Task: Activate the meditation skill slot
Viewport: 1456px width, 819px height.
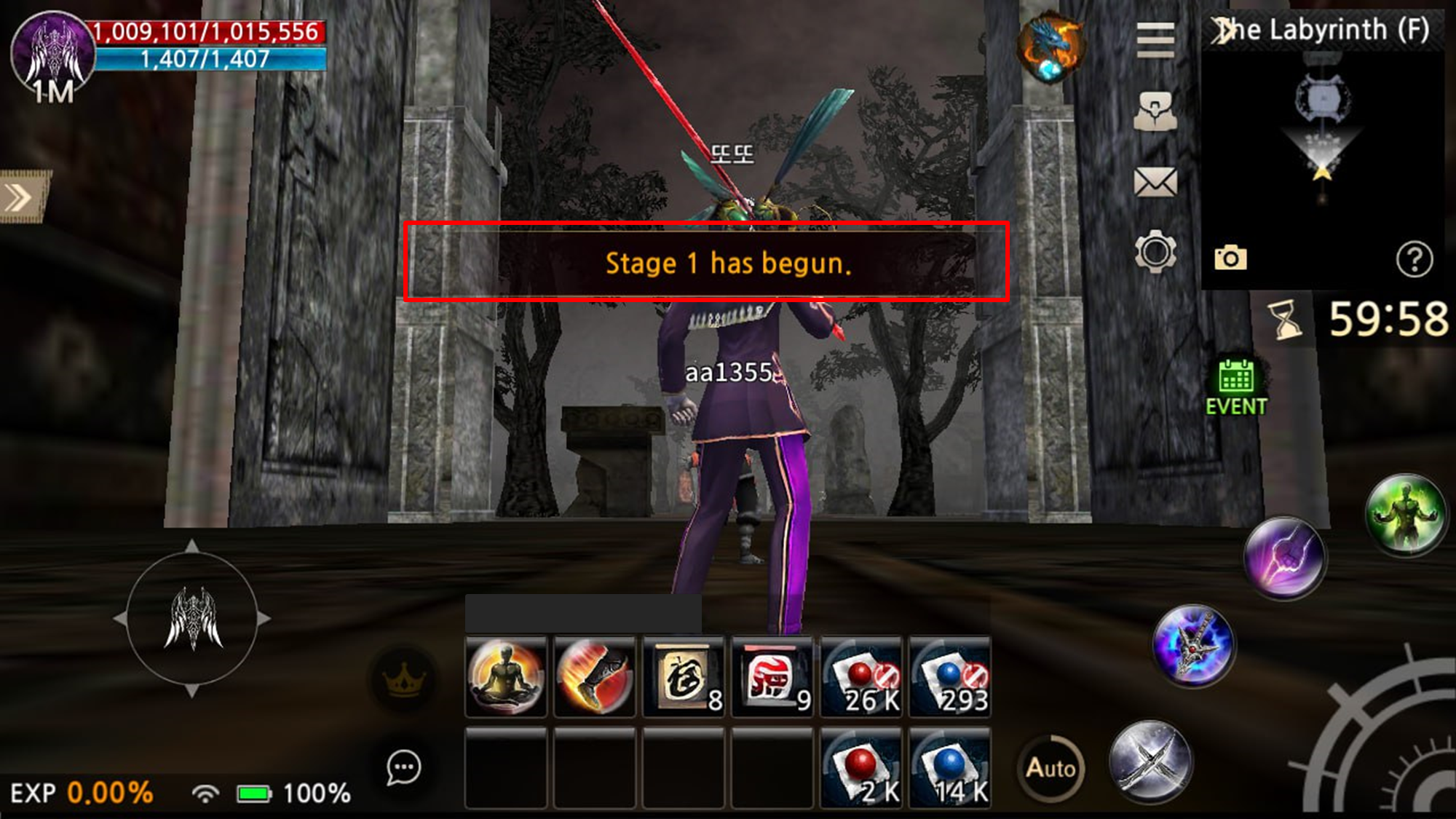Action: click(x=506, y=678)
